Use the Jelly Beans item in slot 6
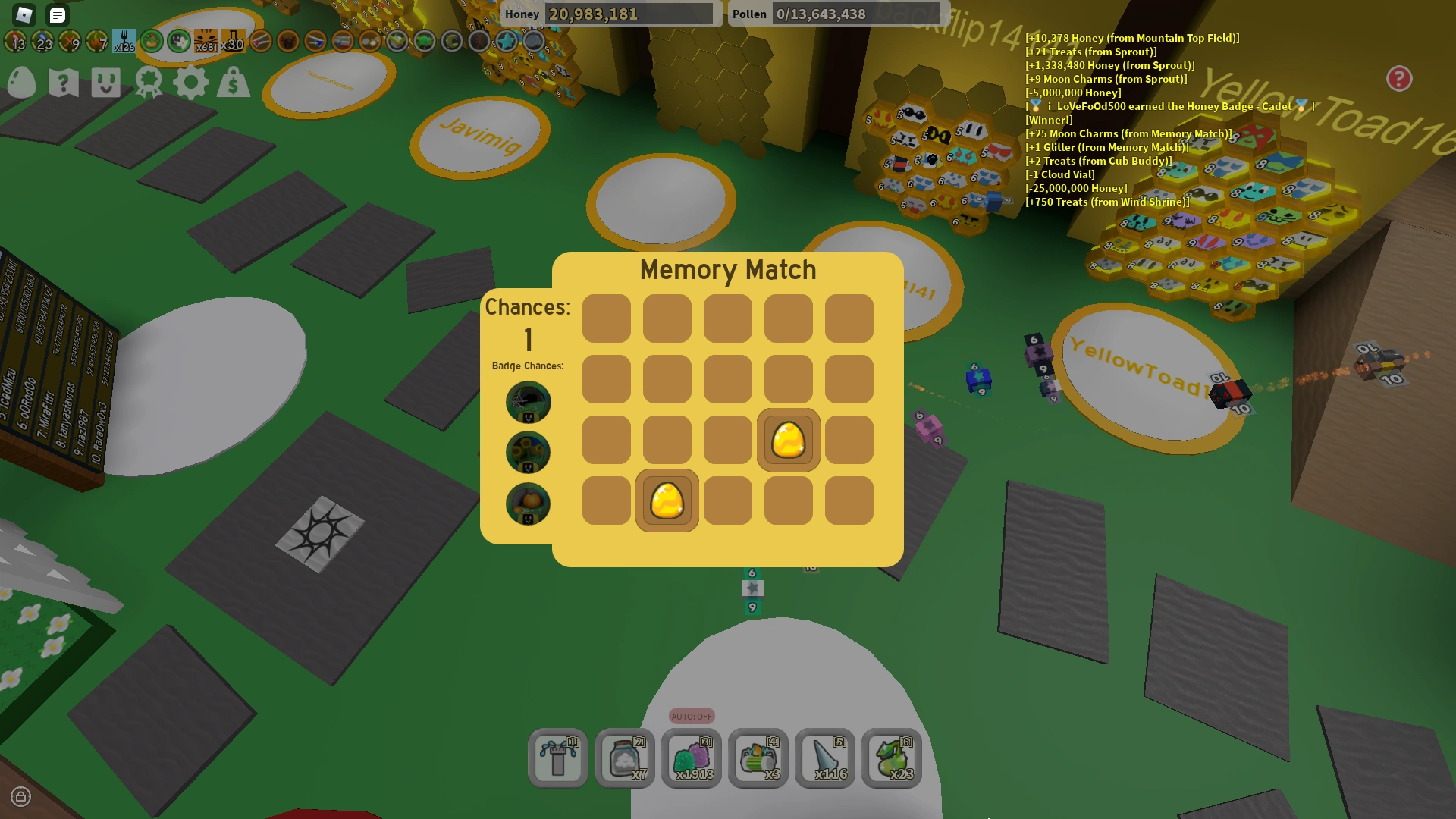Image resolution: width=1456 pixels, height=819 pixels. click(x=892, y=758)
